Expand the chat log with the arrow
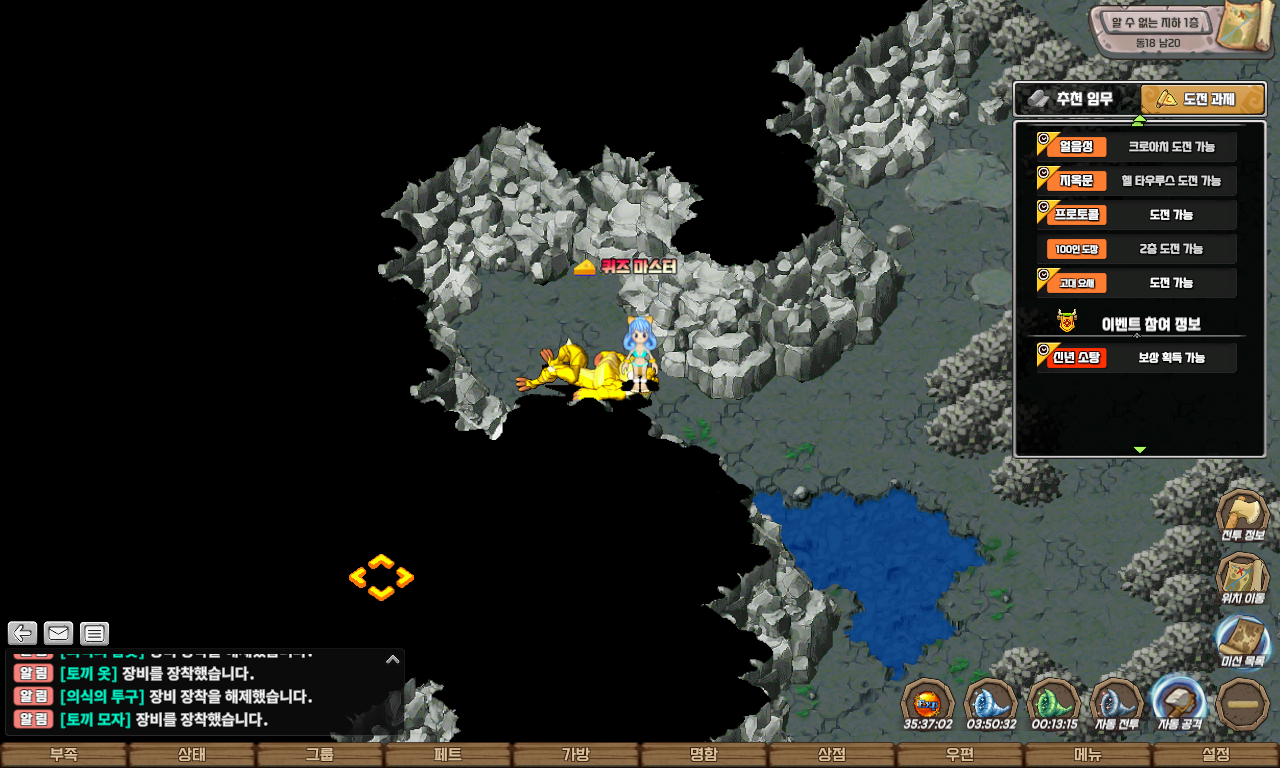The width and height of the screenshot is (1280, 768). coord(393,659)
